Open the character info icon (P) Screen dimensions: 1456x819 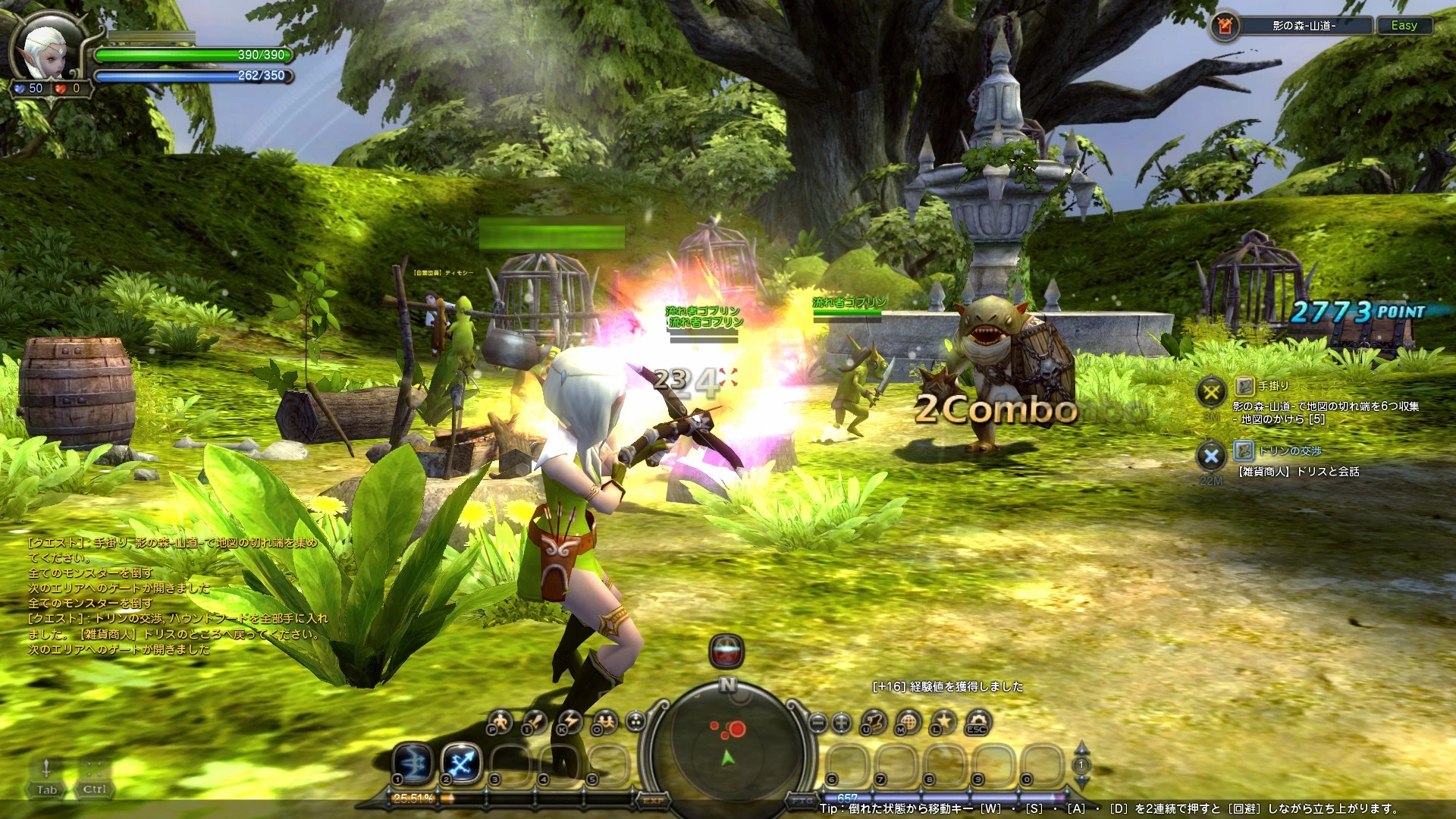point(500,722)
